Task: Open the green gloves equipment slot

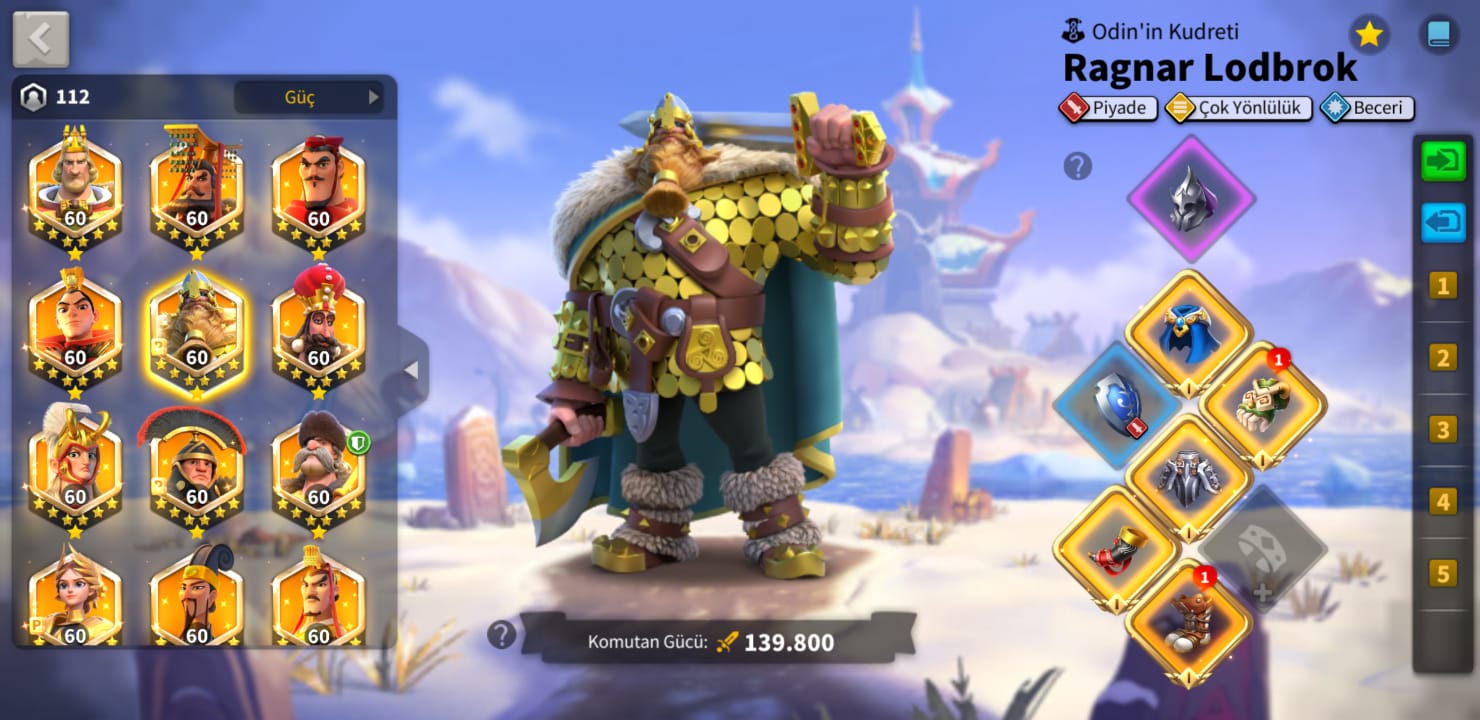Action: [x=1263, y=406]
